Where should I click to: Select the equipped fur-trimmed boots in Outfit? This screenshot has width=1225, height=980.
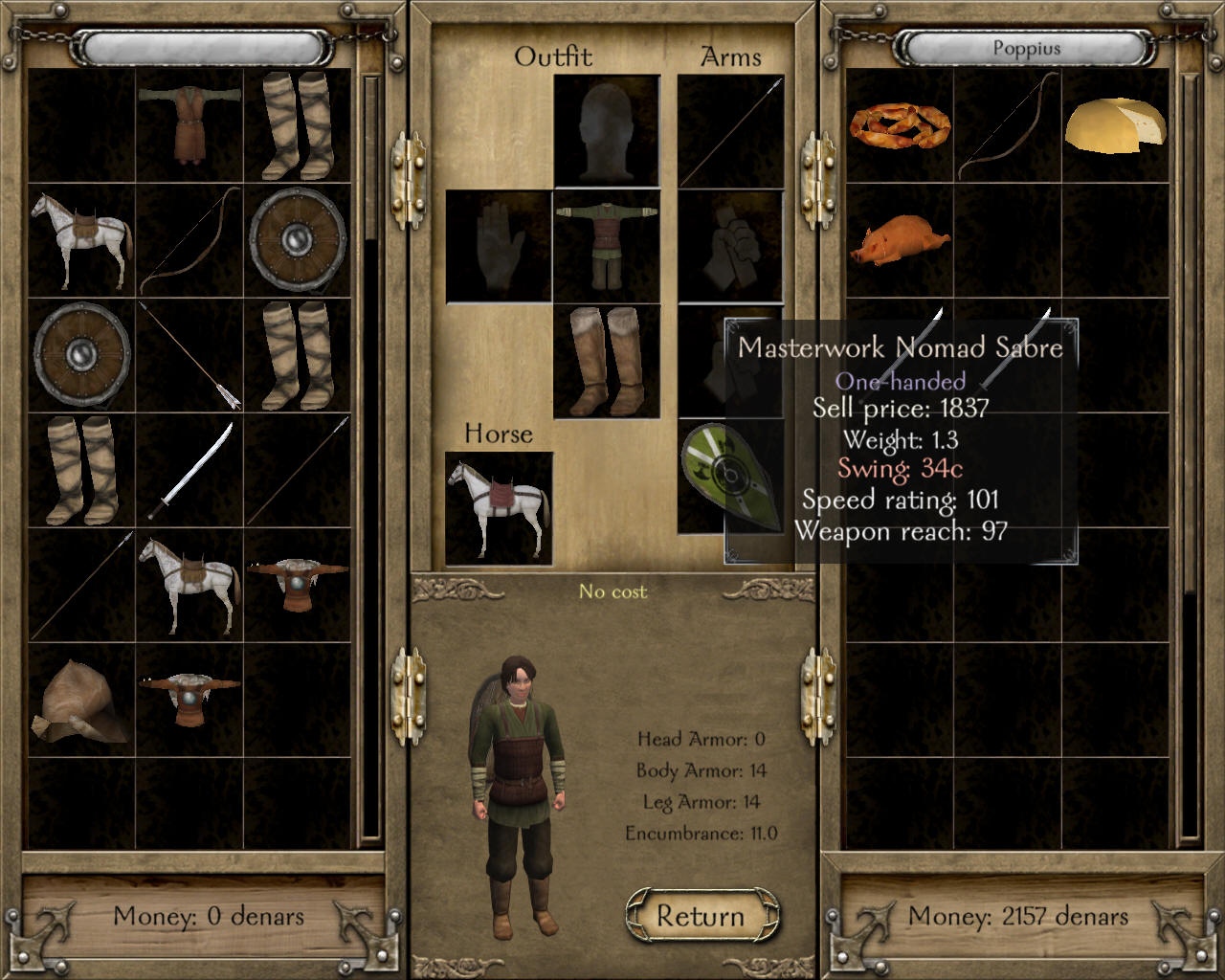click(606, 361)
